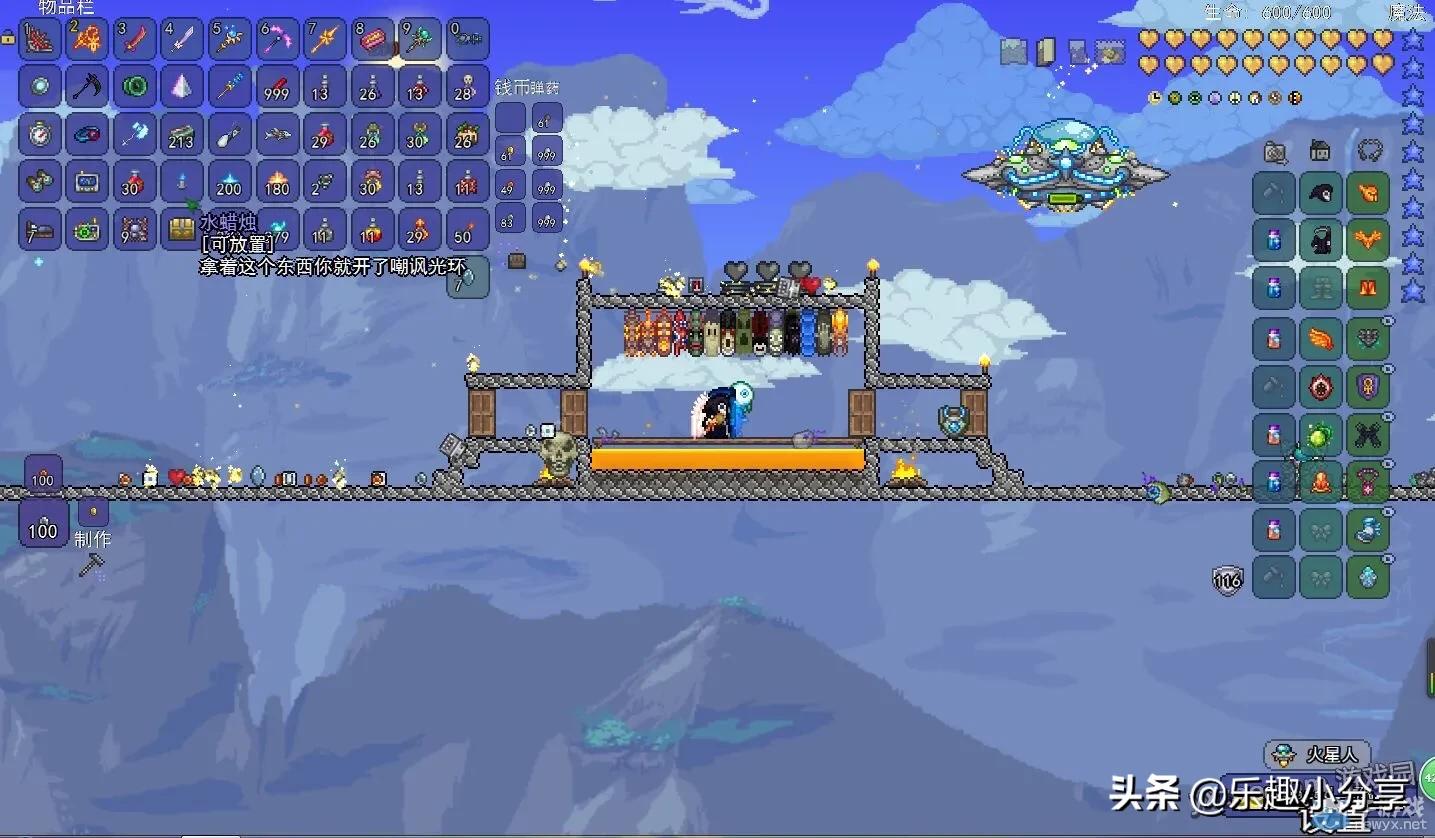
Task: Pick up the treasure chest inventory item
Action: (x=182, y=229)
